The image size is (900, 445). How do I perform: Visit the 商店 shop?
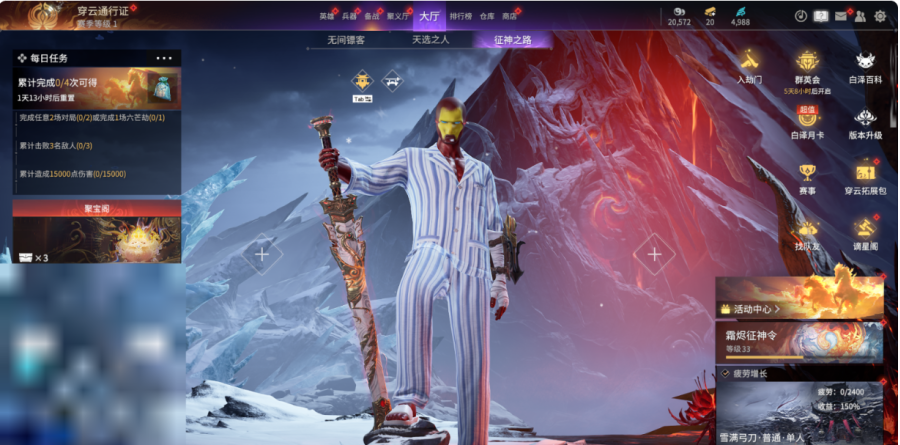510,17
